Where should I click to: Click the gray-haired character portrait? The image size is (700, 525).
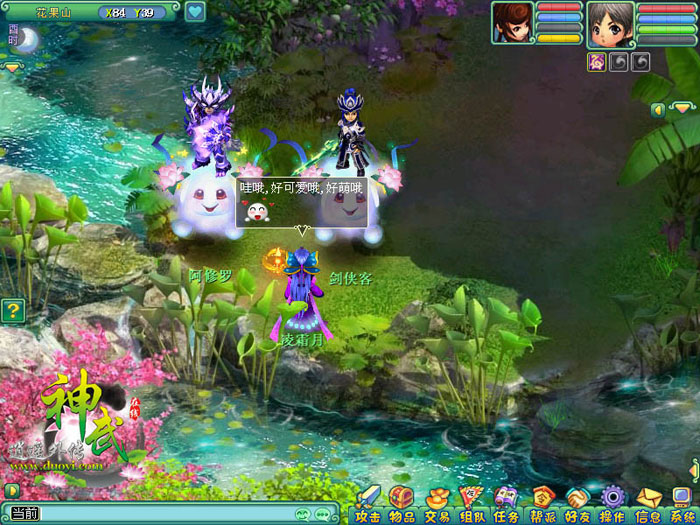click(x=609, y=24)
